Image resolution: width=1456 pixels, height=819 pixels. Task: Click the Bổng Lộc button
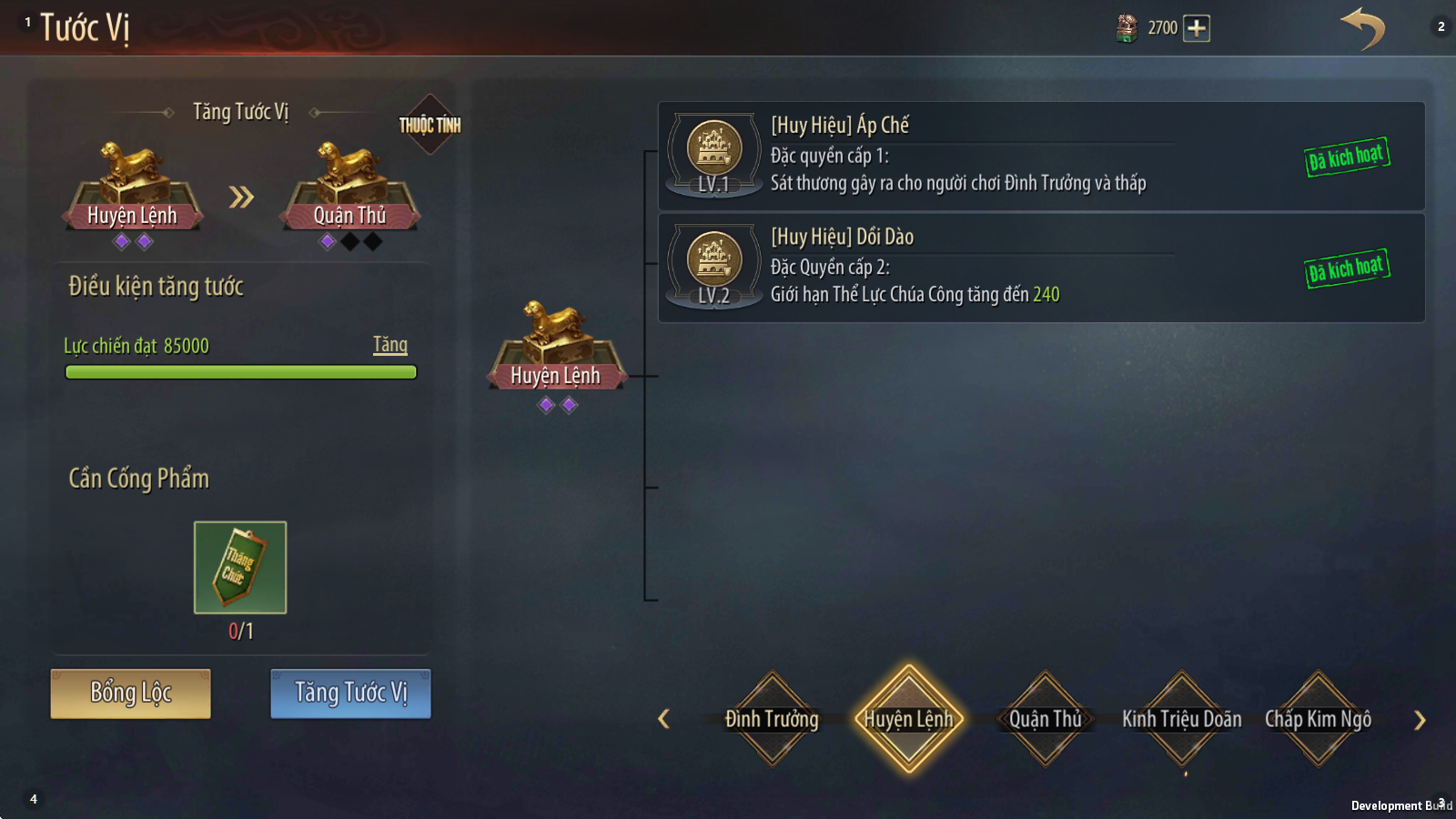[x=130, y=693]
